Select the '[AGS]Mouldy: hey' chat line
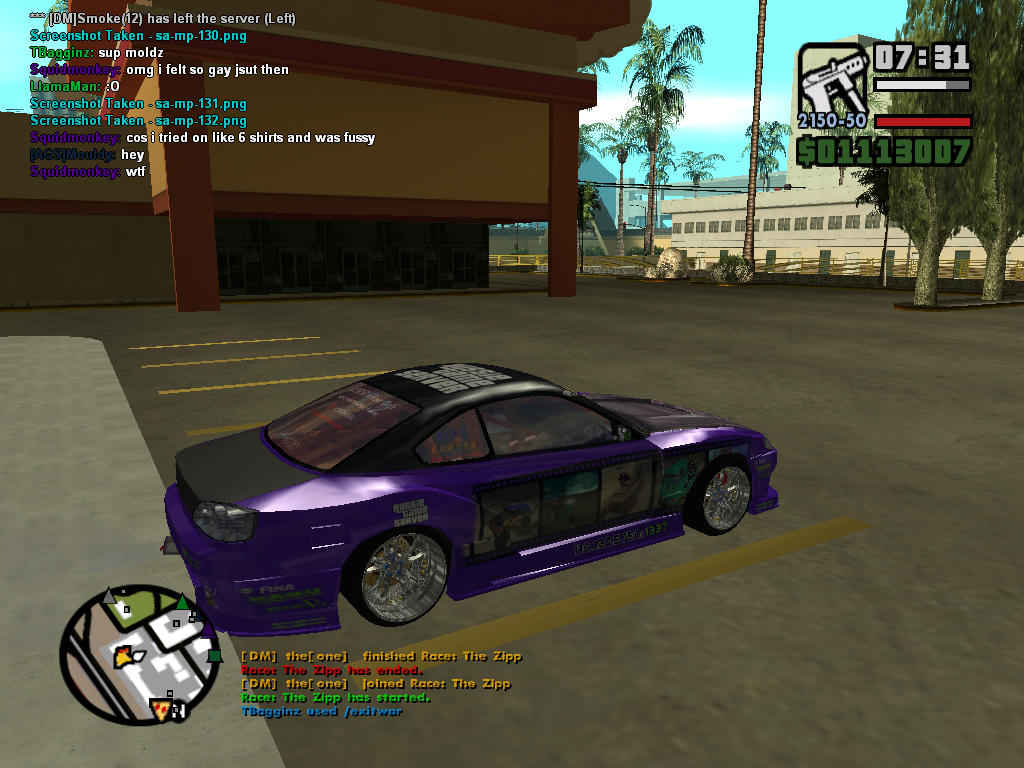This screenshot has height=768, width=1024. pyautogui.click(x=87, y=155)
